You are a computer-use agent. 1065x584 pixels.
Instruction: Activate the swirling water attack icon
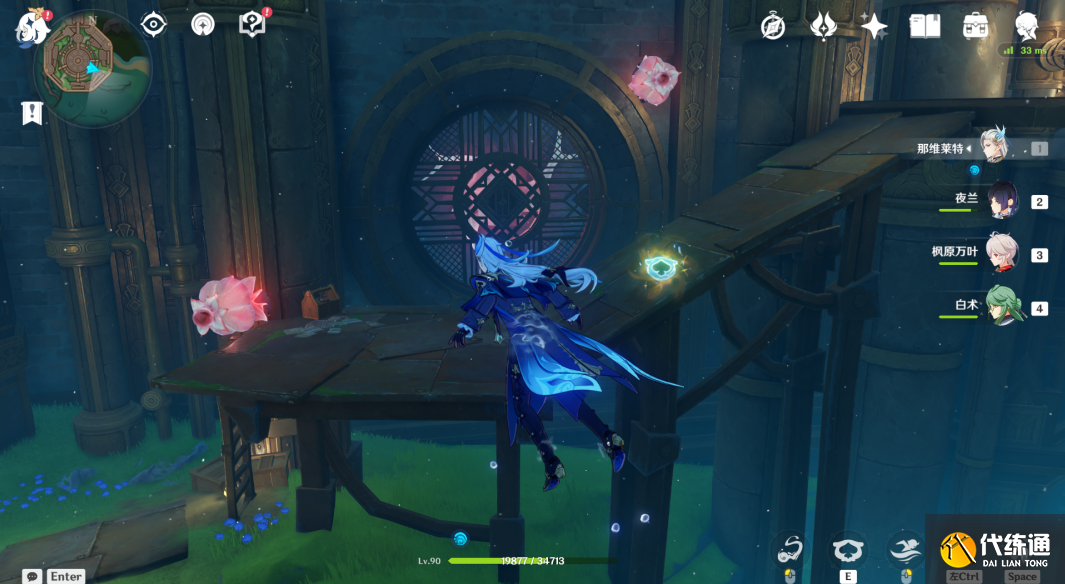click(791, 548)
